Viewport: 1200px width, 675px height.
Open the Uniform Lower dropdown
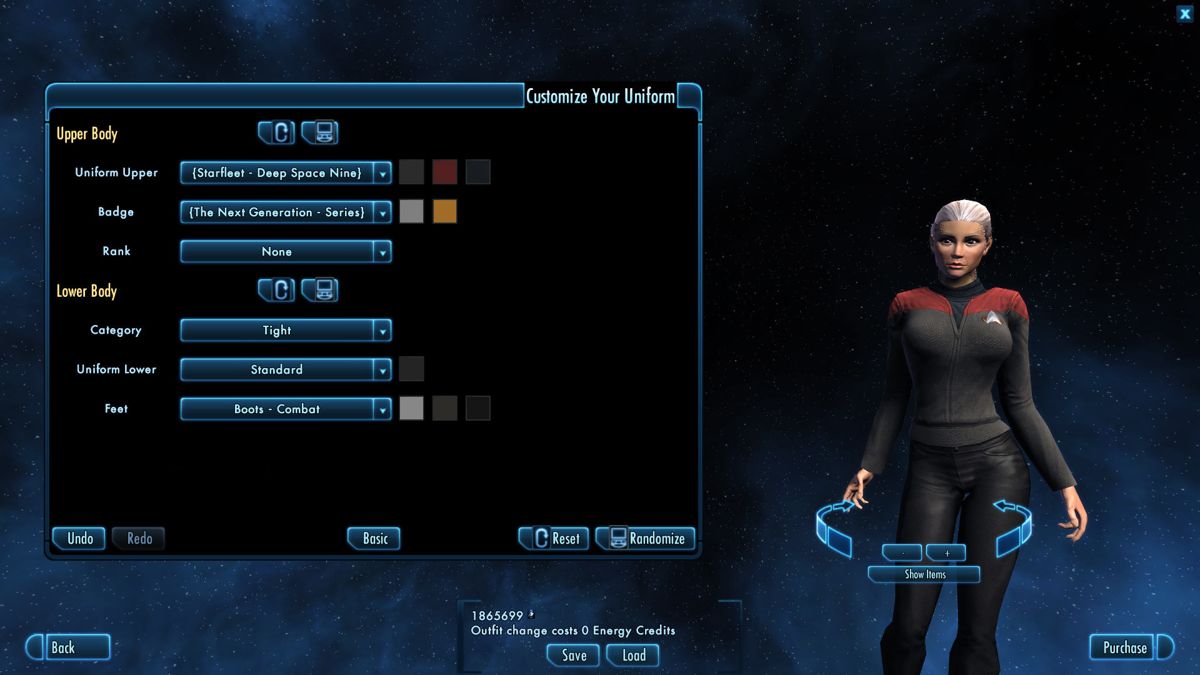pos(285,370)
